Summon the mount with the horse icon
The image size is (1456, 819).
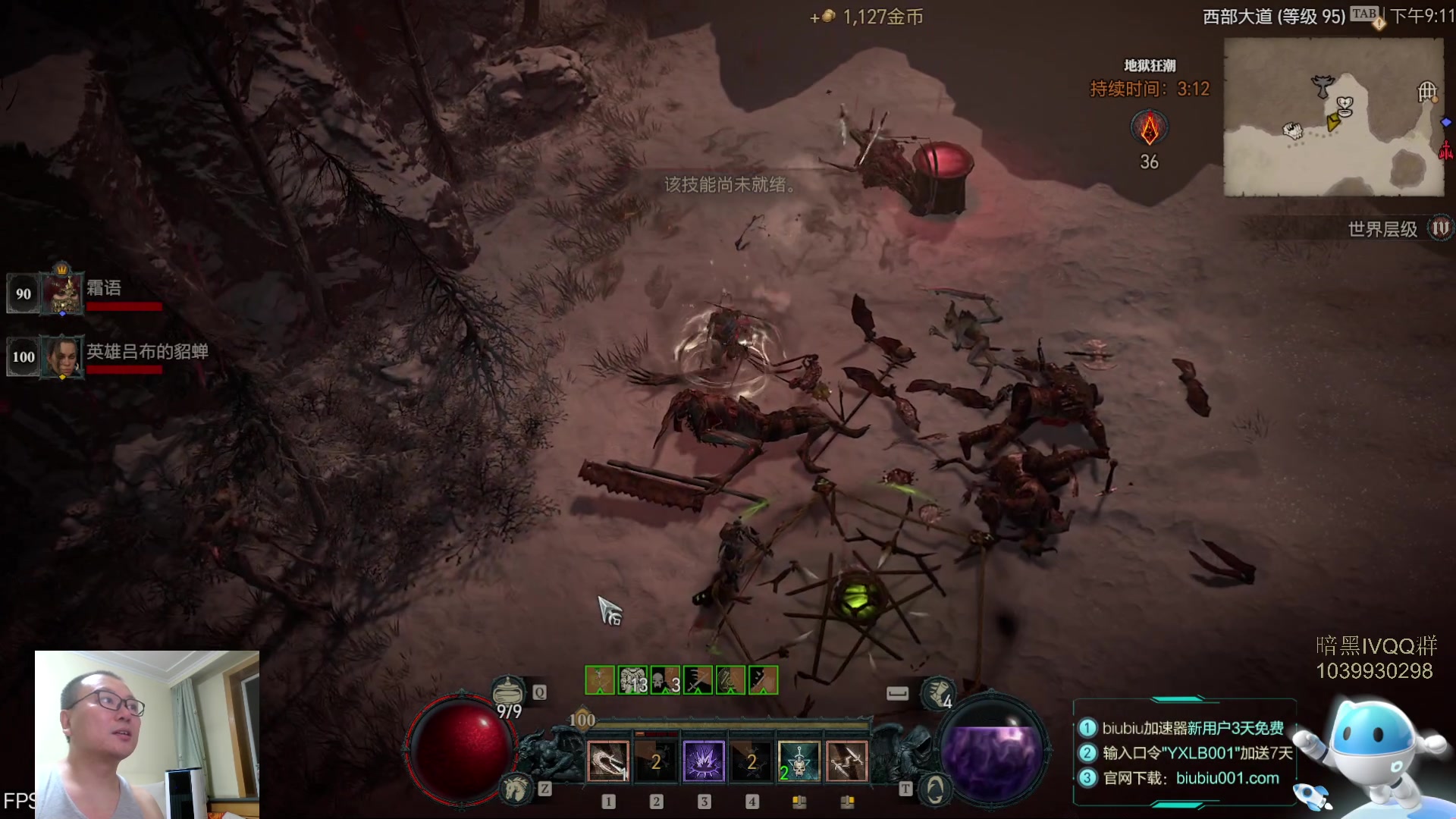pos(516,789)
